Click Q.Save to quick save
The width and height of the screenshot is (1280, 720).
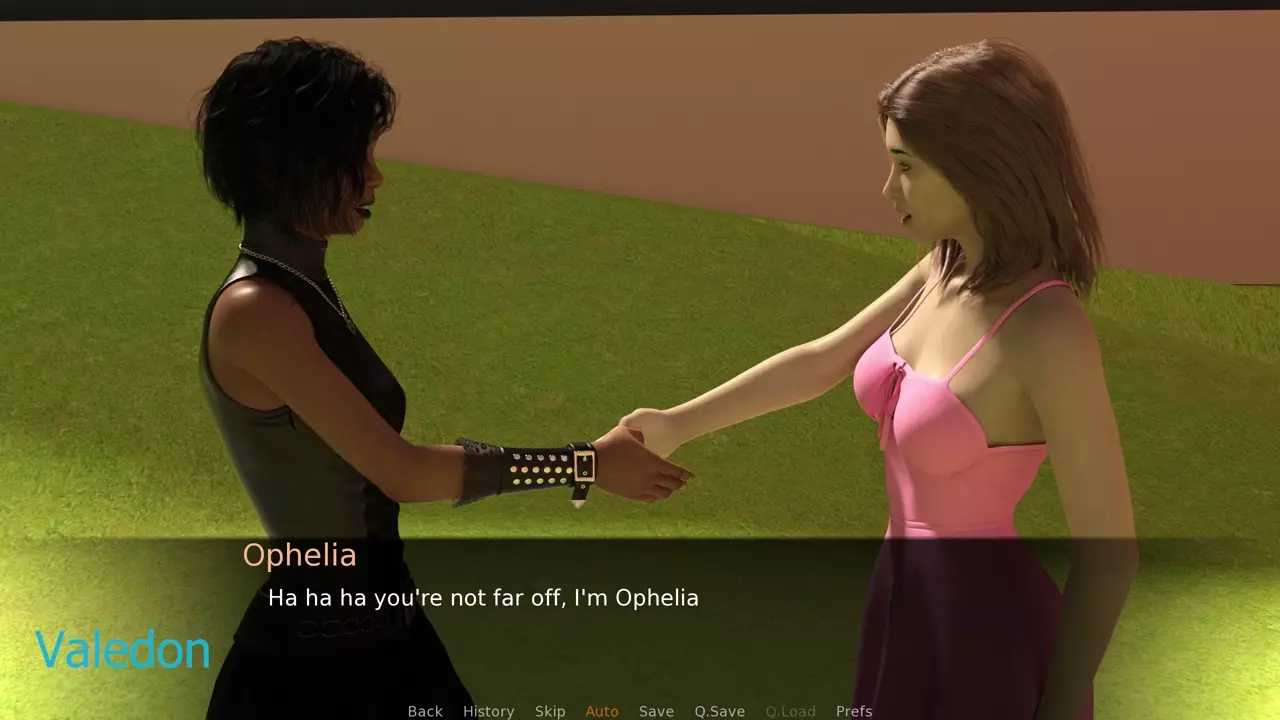coord(720,711)
